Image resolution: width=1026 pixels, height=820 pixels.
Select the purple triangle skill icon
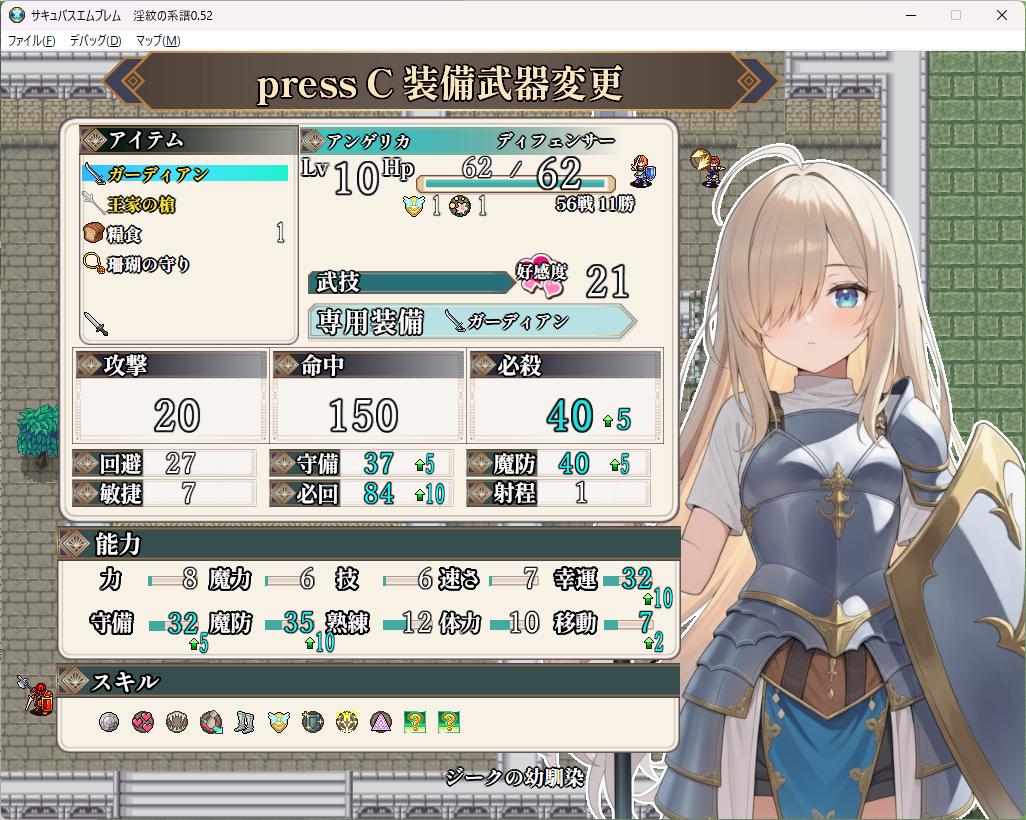381,721
